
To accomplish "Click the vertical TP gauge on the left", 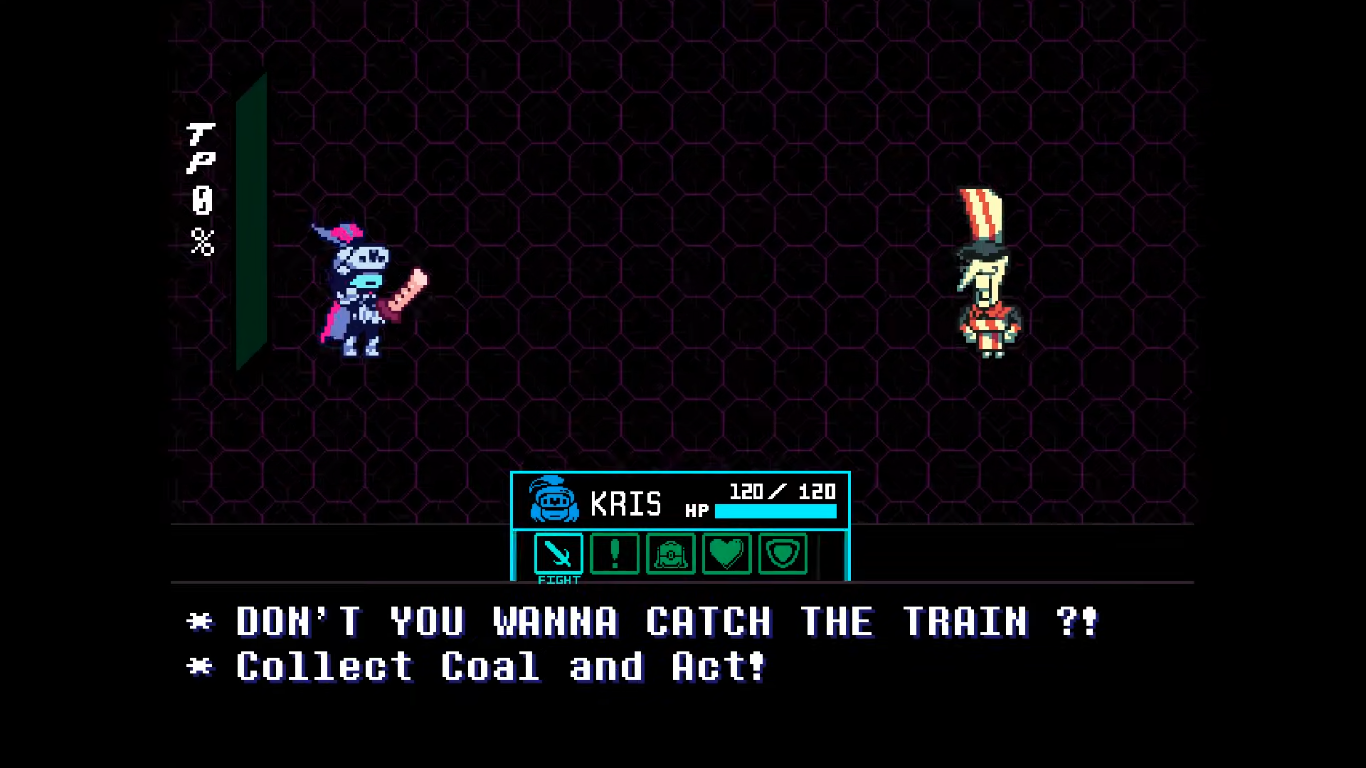I will (251, 220).
